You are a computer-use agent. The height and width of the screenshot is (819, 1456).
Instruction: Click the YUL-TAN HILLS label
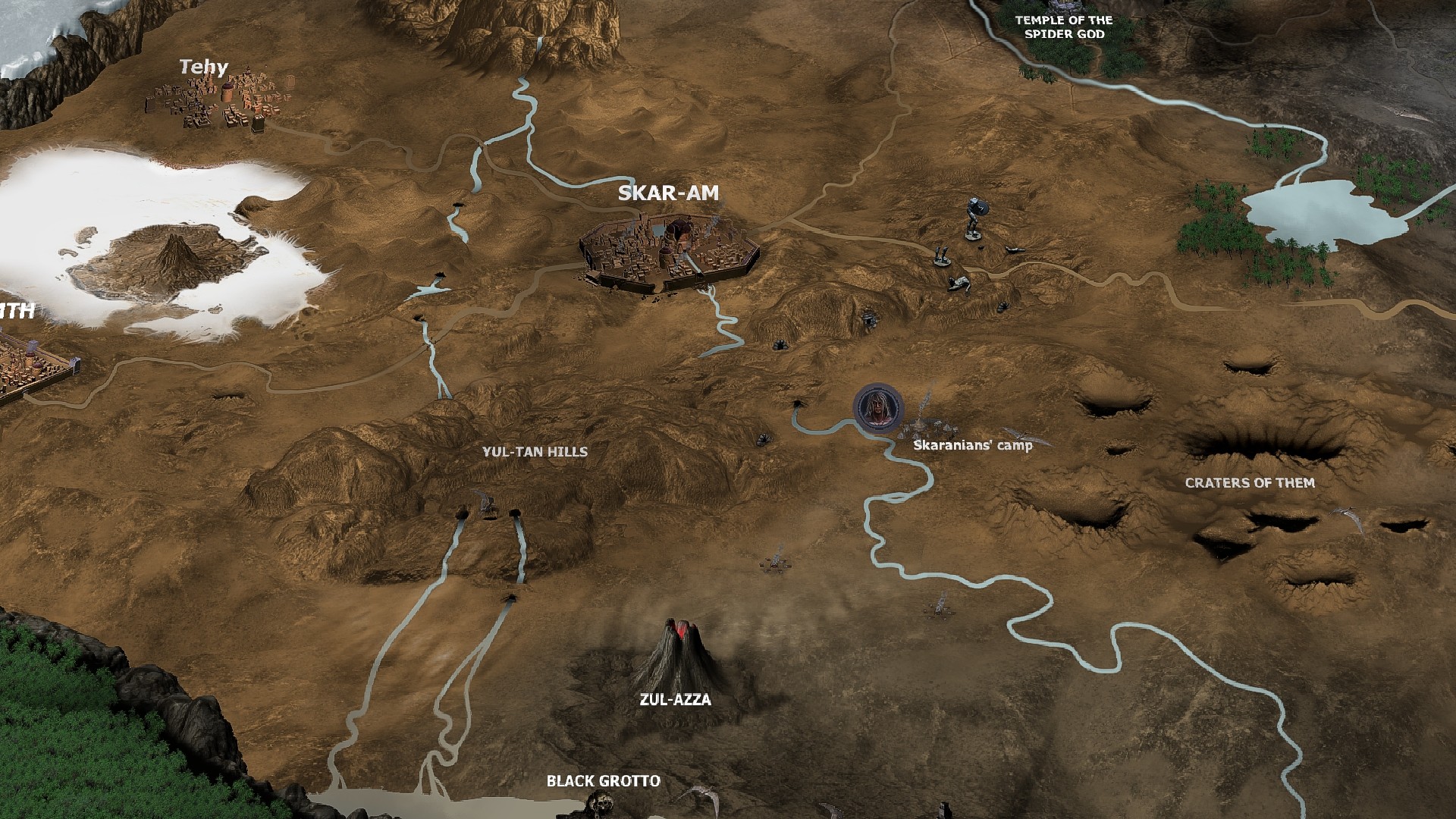536,451
